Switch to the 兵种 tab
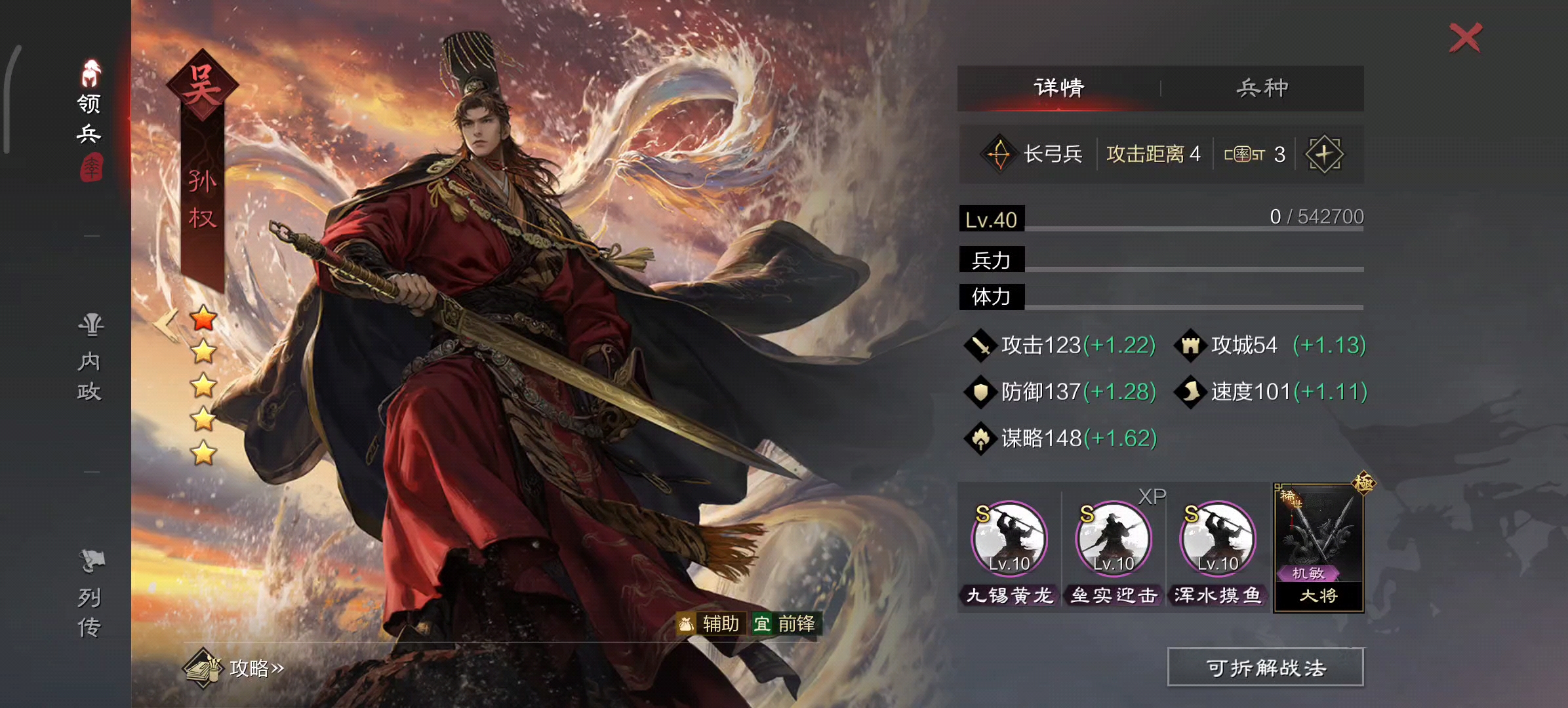 (x=1262, y=88)
